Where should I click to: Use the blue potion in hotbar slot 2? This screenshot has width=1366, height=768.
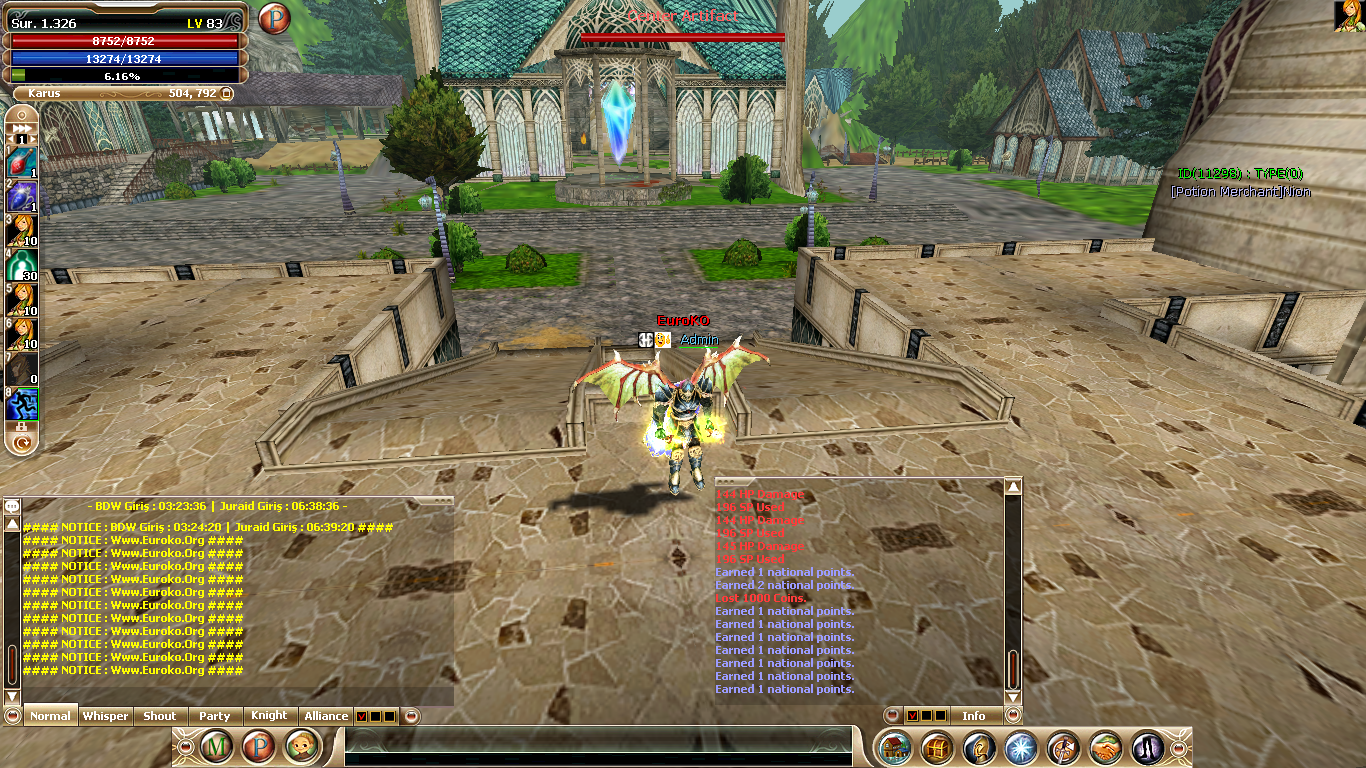coord(22,196)
